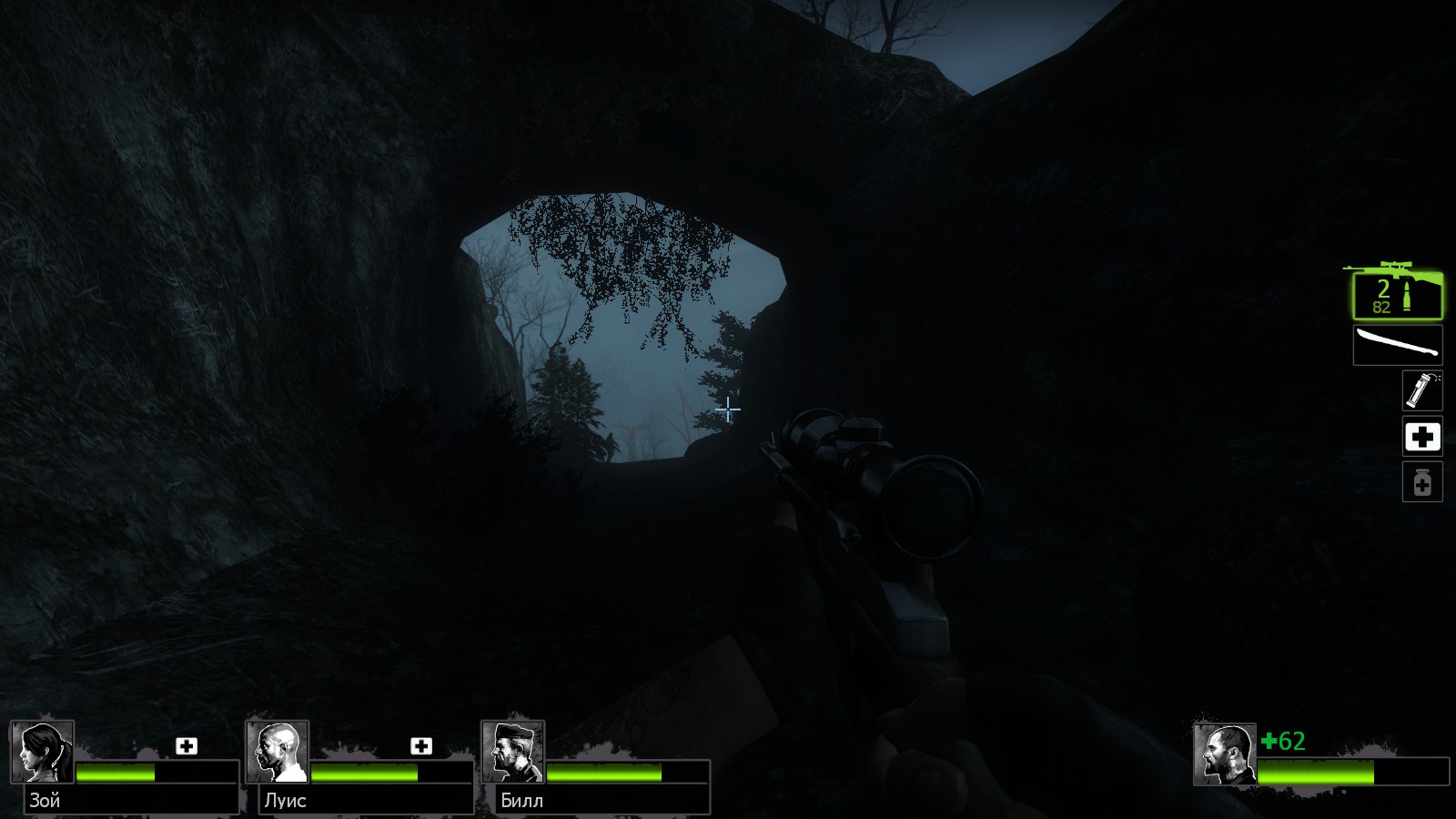Select the first aid kit slot
1456x819 pixels.
click(x=1421, y=437)
